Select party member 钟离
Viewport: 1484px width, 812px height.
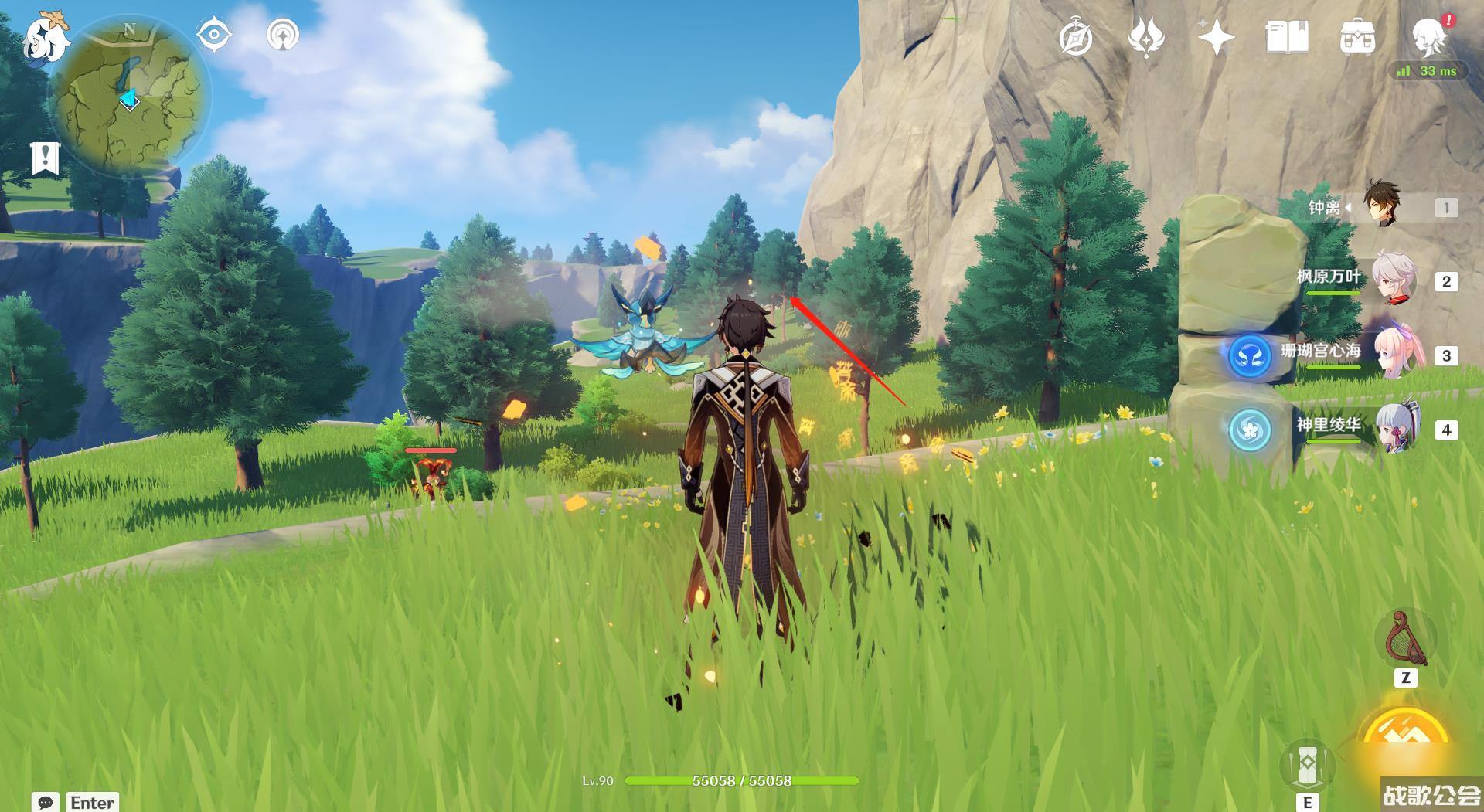1380,205
